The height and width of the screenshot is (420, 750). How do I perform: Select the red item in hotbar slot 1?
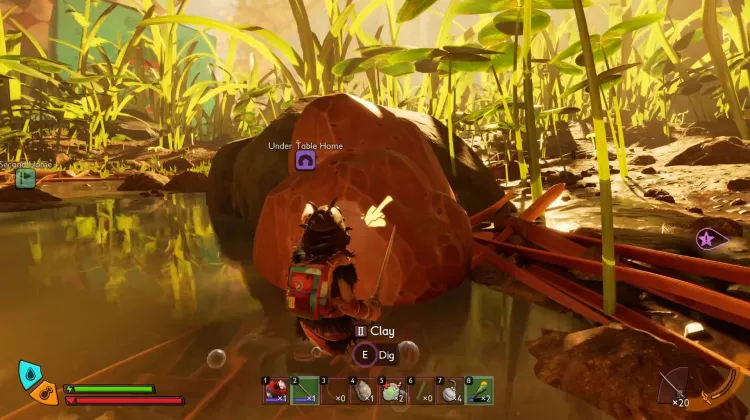pos(275,390)
